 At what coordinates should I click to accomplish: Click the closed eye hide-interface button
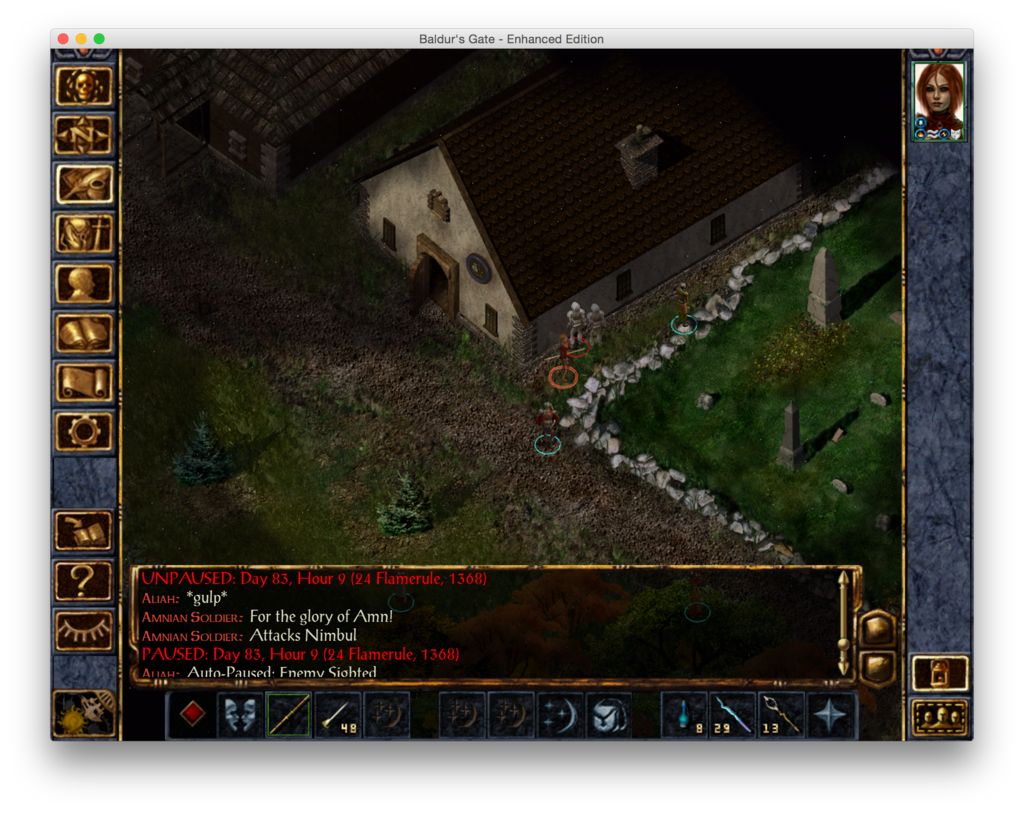[x=84, y=629]
